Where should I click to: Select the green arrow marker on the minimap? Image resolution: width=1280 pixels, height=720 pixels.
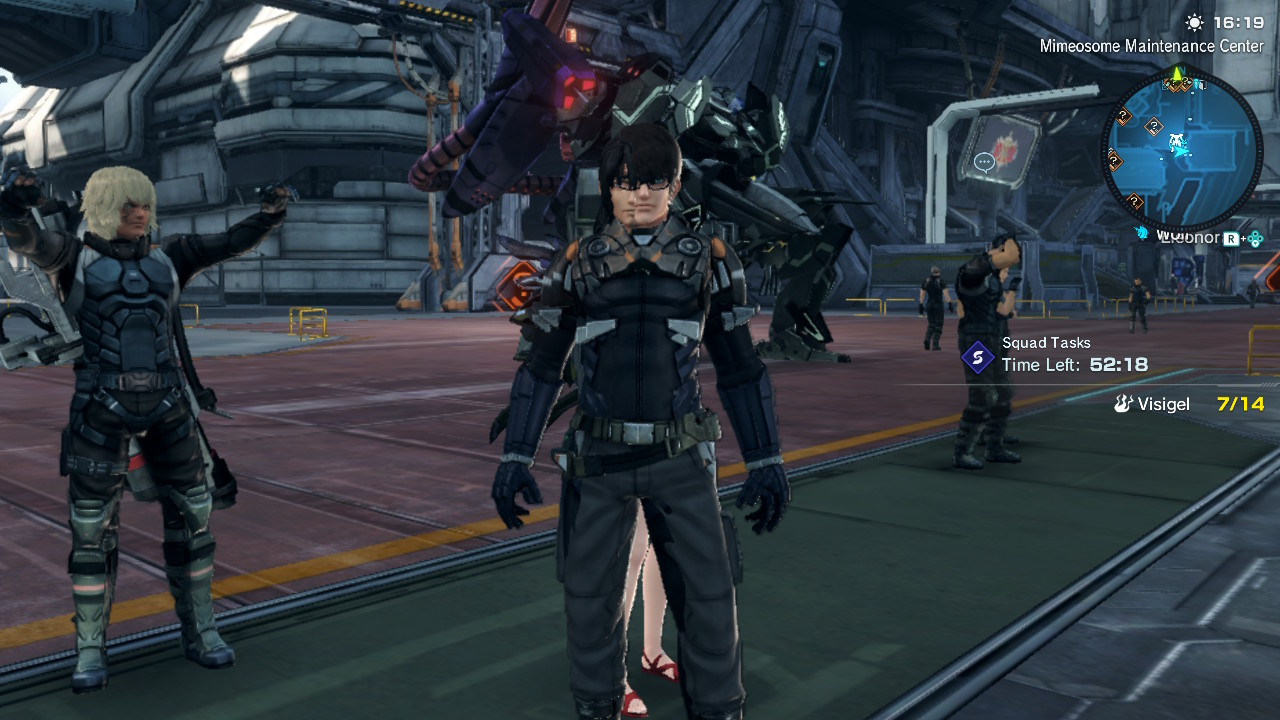1178,73
